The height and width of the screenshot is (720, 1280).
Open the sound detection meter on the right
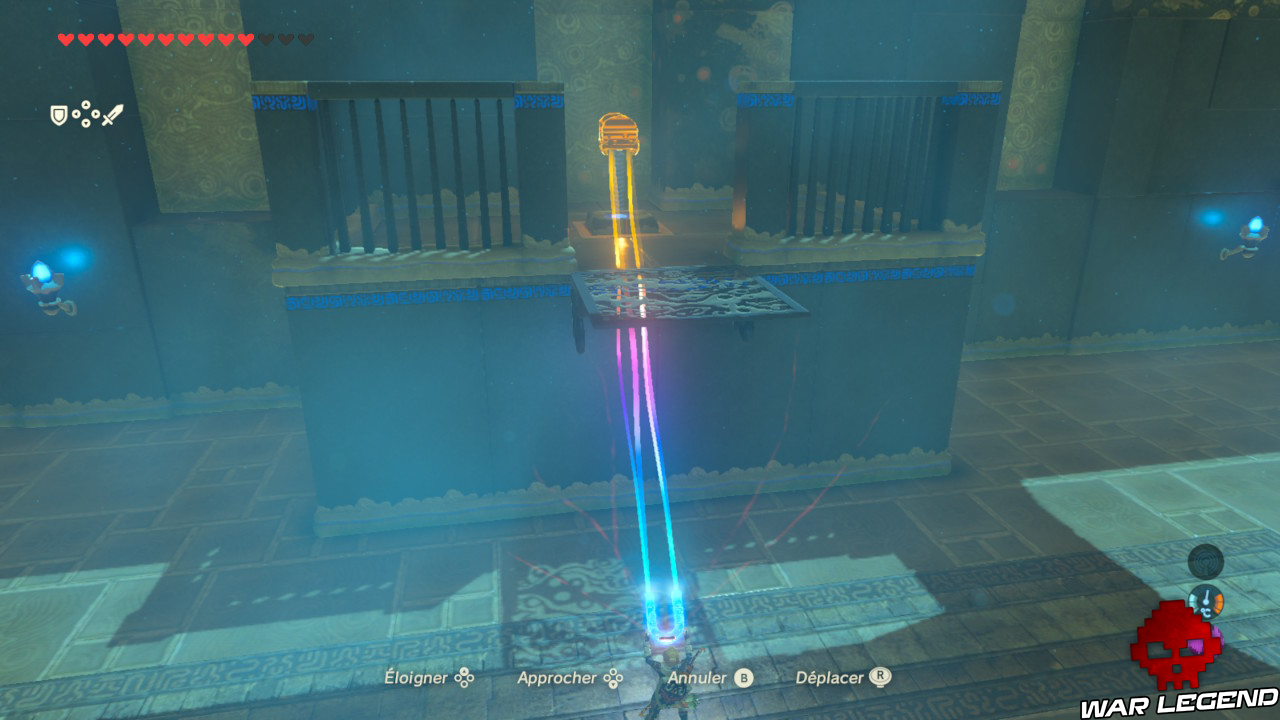pyautogui.click(x=1206, y=560)
